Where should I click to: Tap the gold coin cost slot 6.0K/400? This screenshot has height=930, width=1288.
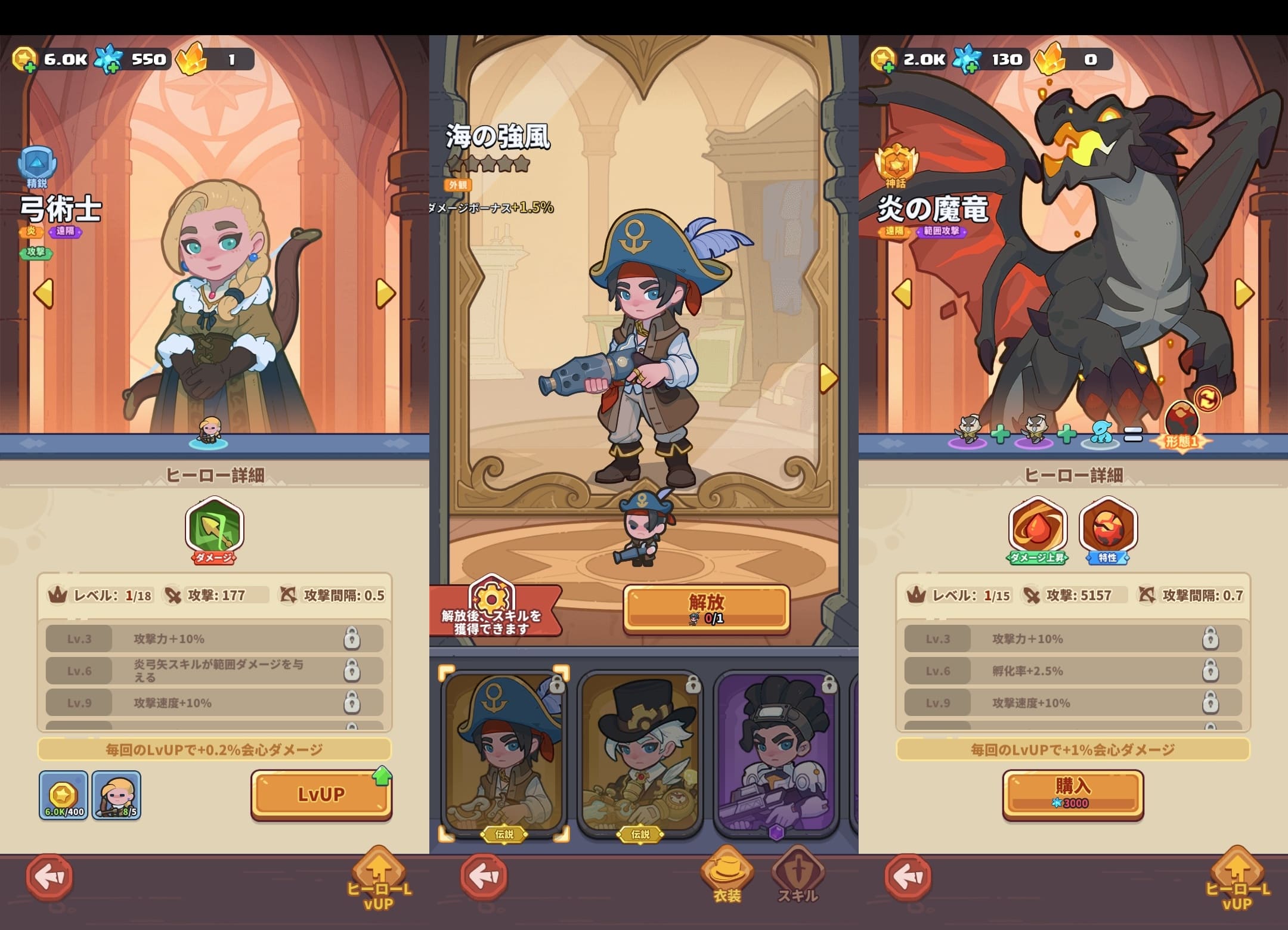pos(64,795)
